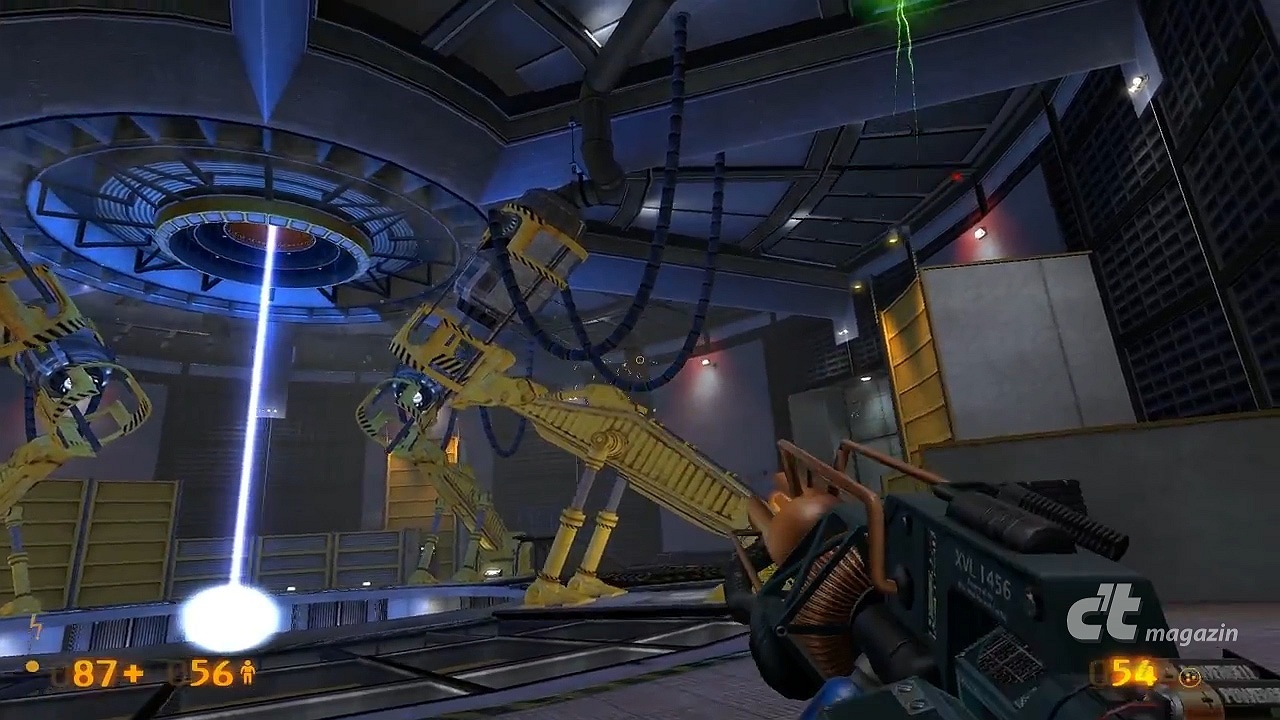Viewport: 1280px width, 720px height.
Task: Click the lightning bolt auxiliary power icon
Action: pyautogui.click(x=37, y=625)
